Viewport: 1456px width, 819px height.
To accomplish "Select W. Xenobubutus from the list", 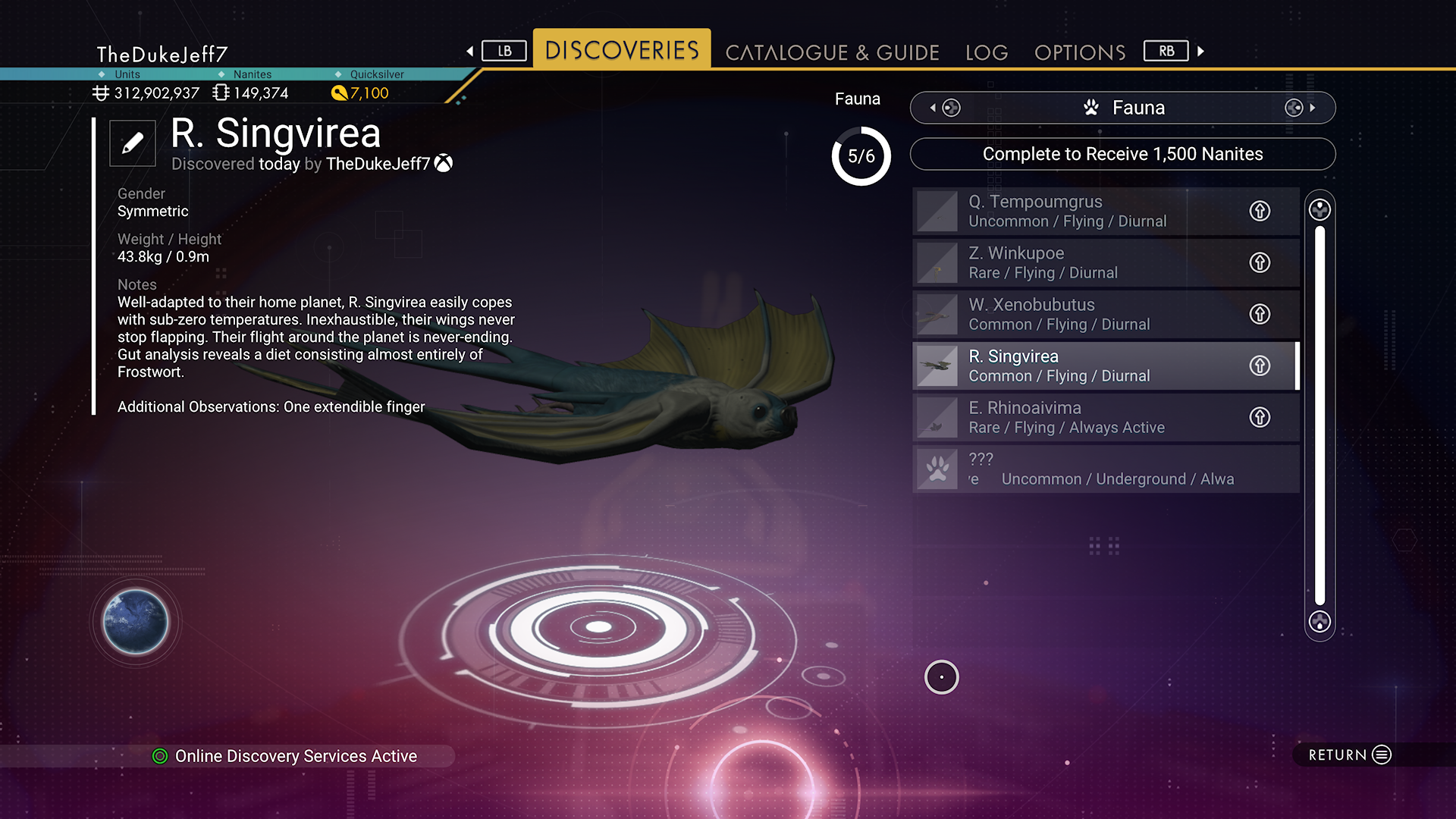I will click(x=1077, y=314).
